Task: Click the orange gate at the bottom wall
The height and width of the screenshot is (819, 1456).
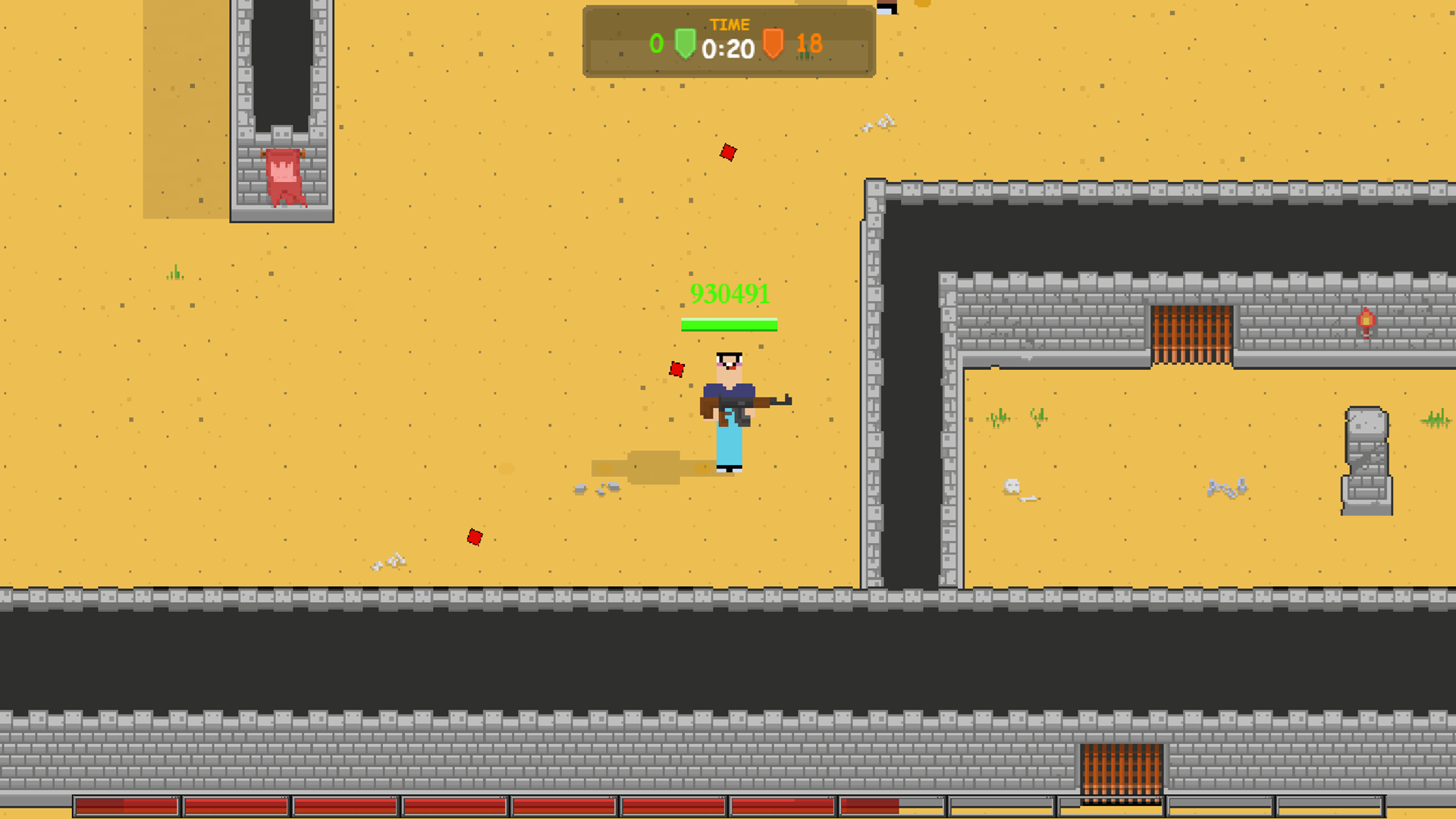Action: (x=1122, y=769)
